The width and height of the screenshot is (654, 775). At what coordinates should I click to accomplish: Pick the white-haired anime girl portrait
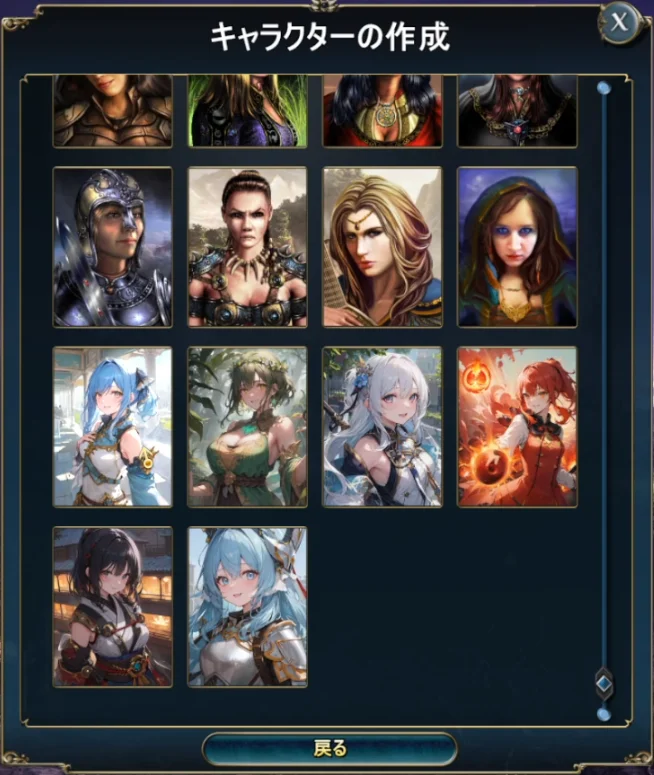point(382,427)
